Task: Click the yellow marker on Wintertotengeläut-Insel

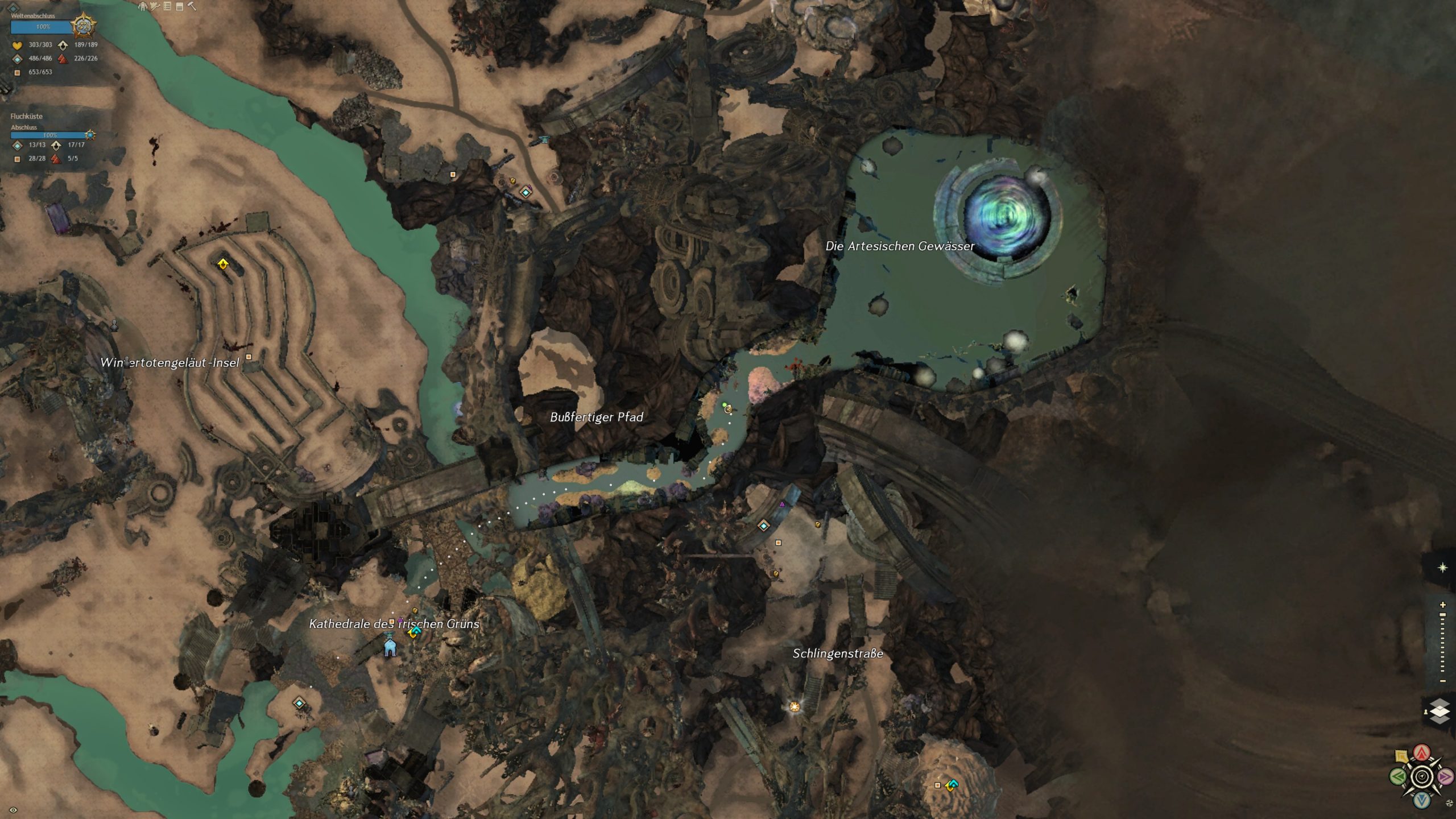Action: tap(223, 264)
